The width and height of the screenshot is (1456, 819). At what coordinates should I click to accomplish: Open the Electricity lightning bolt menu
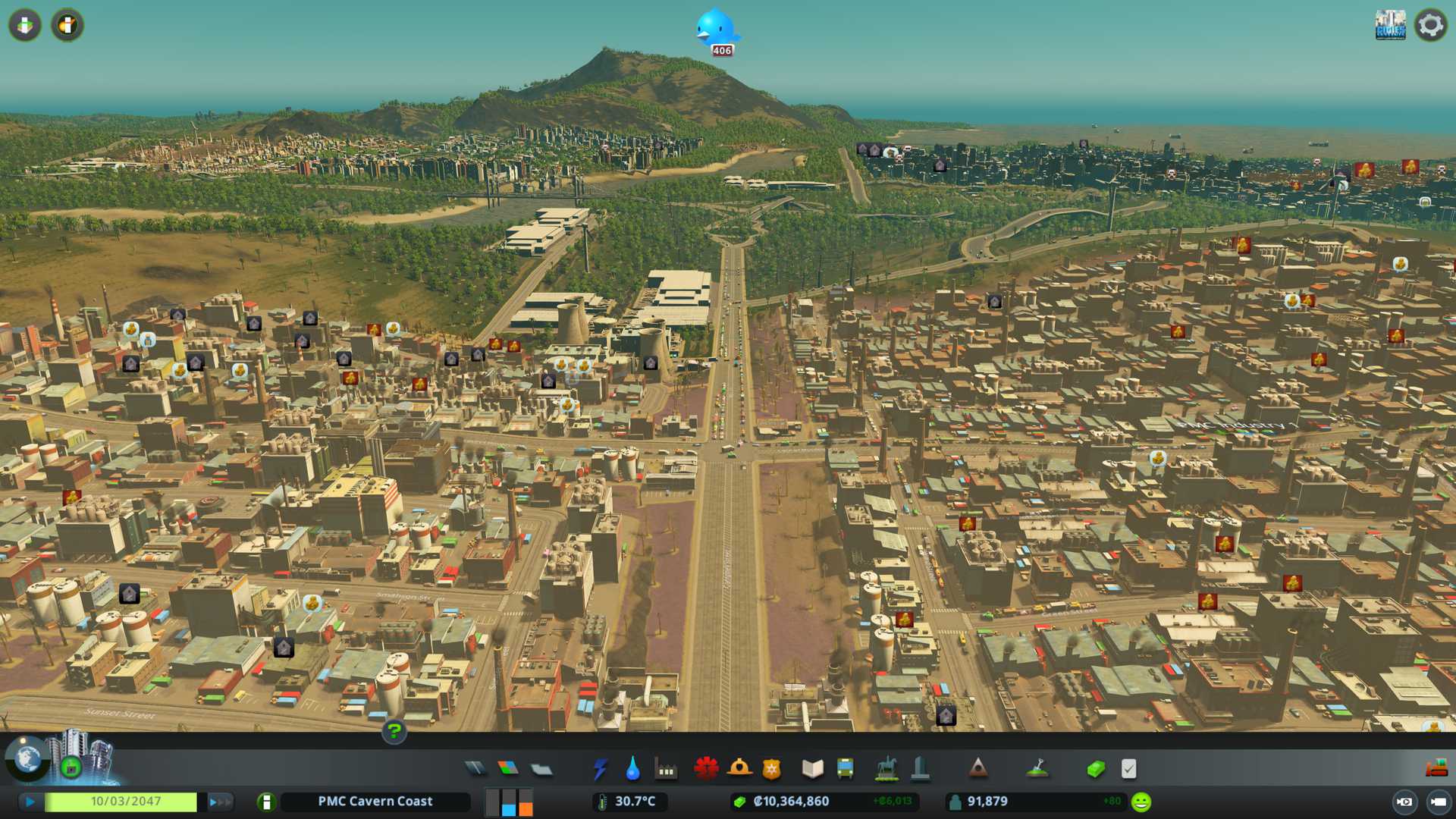600,769
